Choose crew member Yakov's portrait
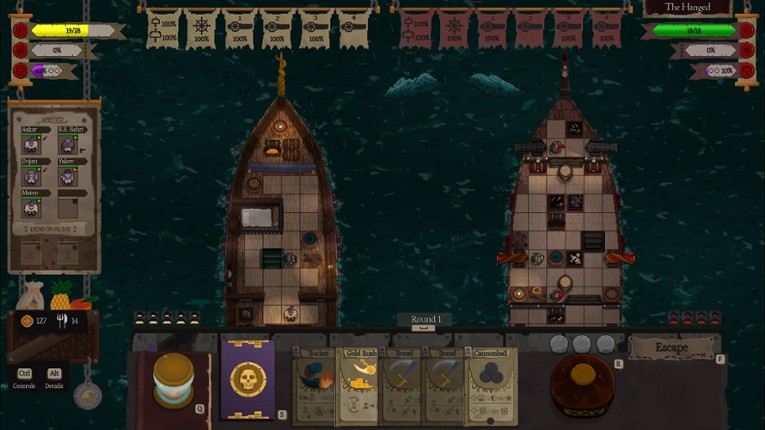Image resolution: width=765 pixels, height=430 pixels. (68, 176)
